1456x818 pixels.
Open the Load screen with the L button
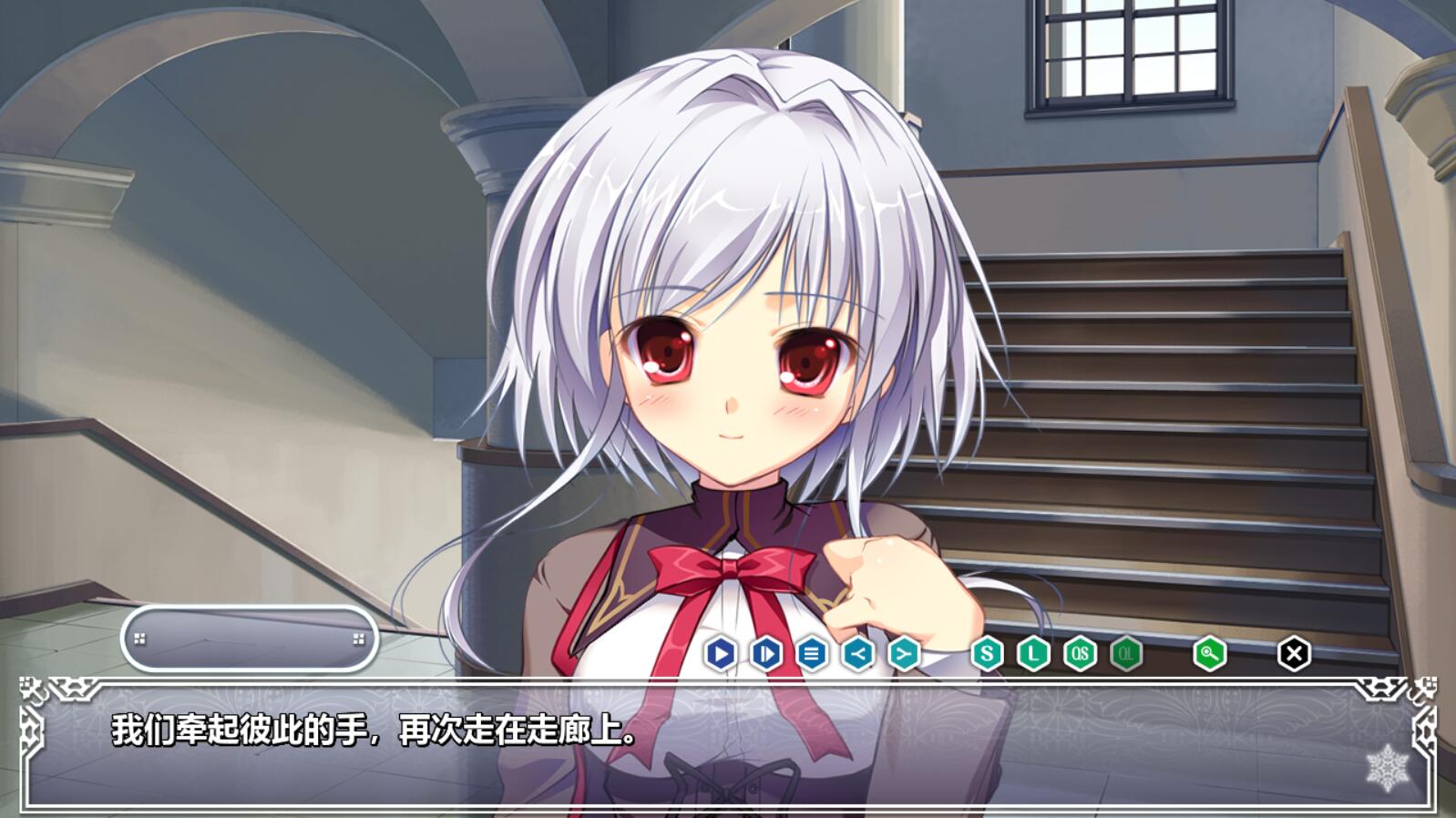pos(1033,653)
